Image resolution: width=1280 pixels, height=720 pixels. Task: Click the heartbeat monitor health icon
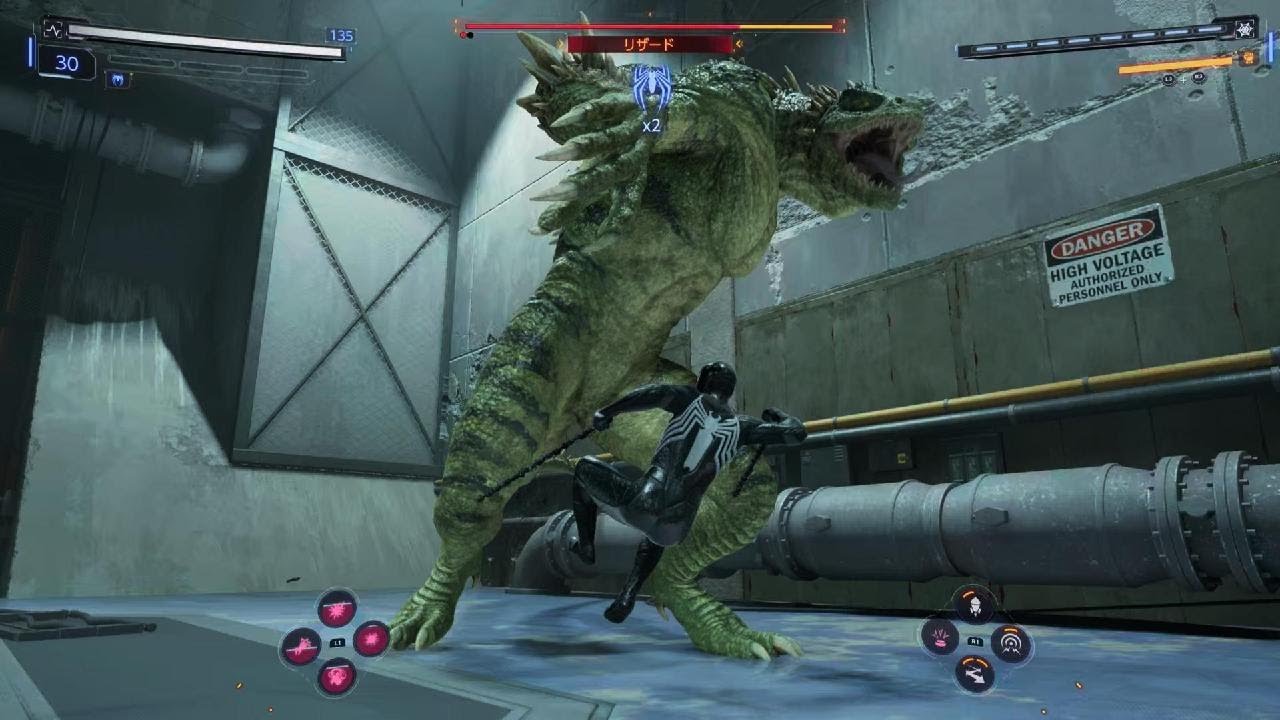point(52,31)
